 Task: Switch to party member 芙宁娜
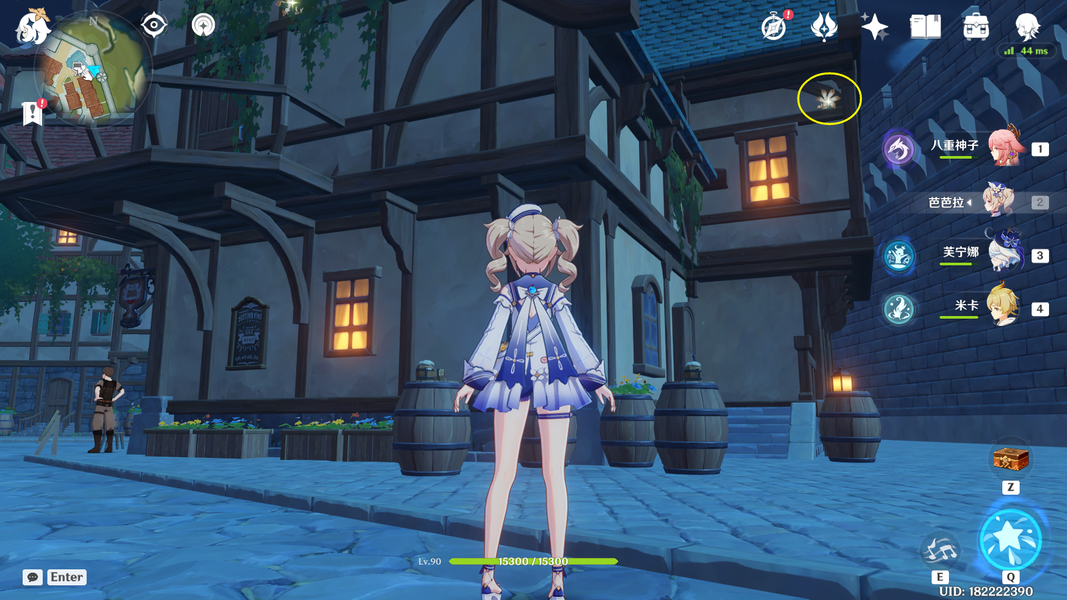(1004, 254)
